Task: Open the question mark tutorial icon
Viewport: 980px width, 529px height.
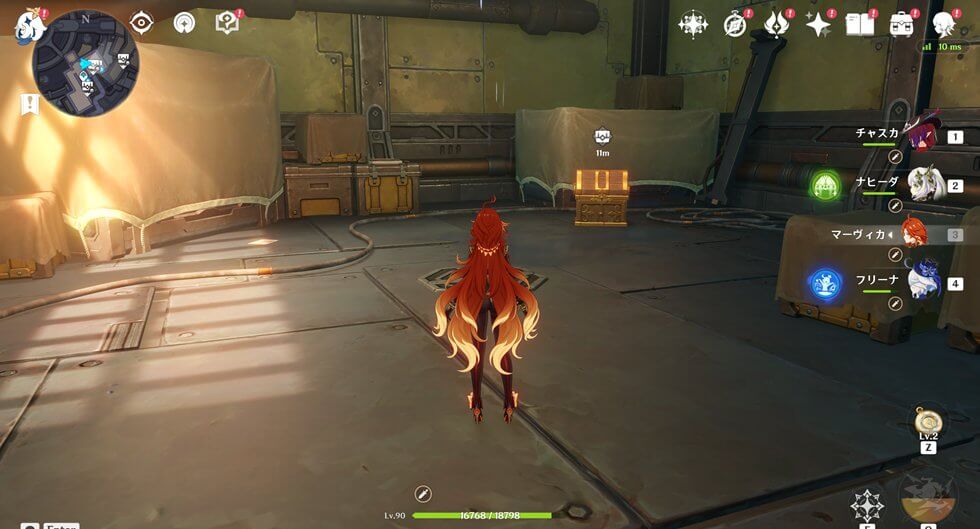Action: point(228,22)
